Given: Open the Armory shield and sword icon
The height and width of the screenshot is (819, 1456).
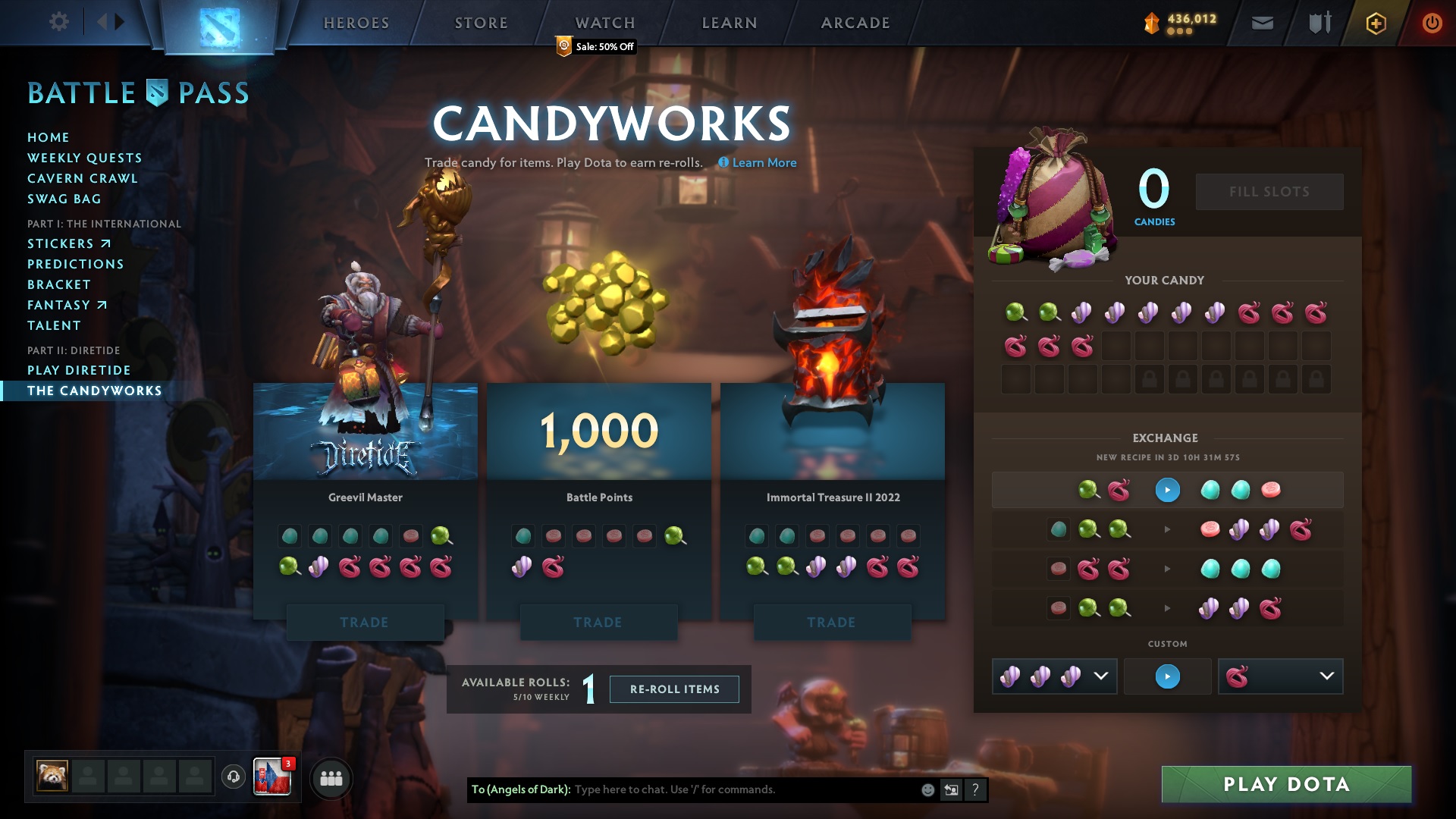Looking at the screenshot, I should click(x=1319, y=23).
